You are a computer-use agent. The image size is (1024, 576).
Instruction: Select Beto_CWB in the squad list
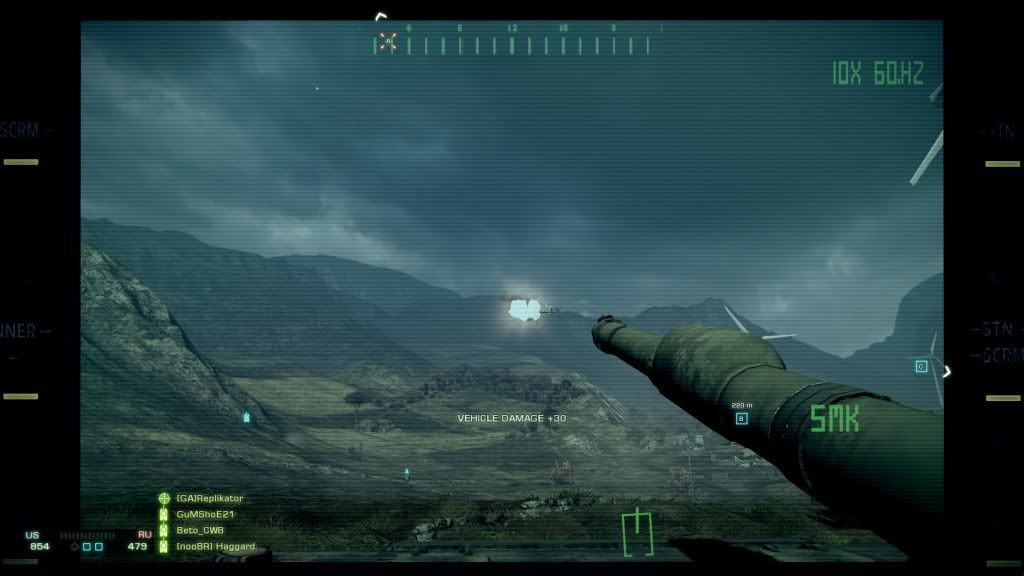coord(200,530)
